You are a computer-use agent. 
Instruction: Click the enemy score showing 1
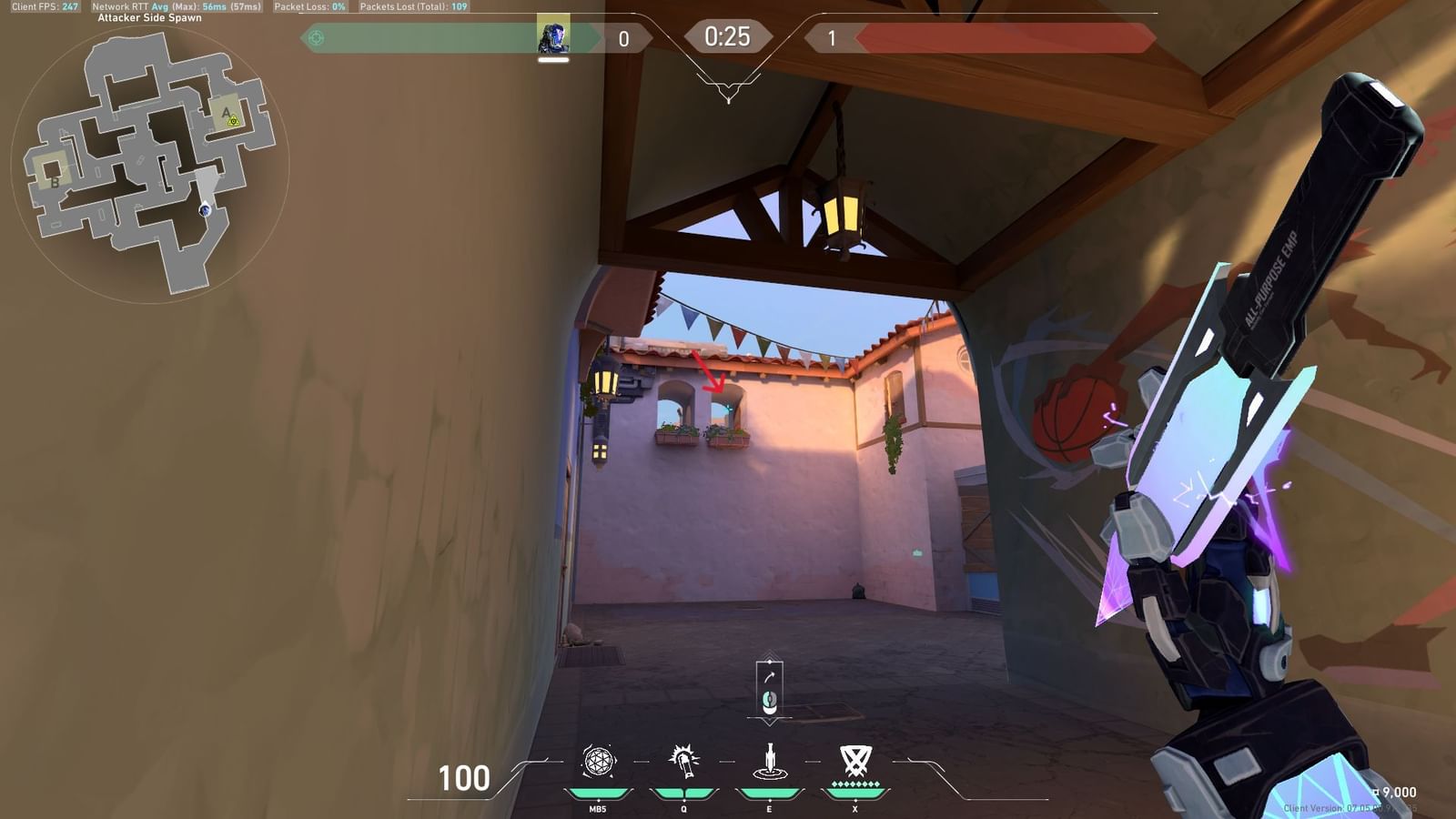coord(830,38)
